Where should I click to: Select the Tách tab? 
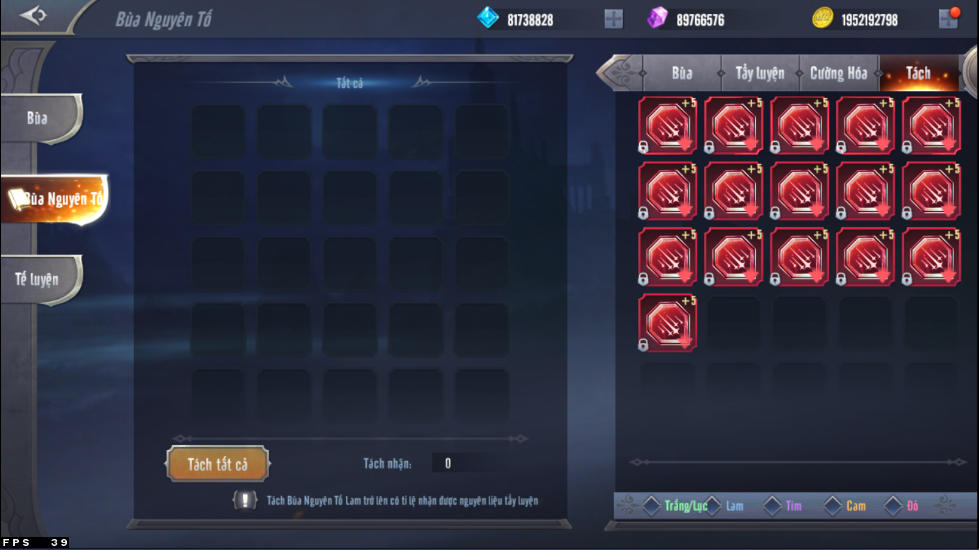coord(917,73)
